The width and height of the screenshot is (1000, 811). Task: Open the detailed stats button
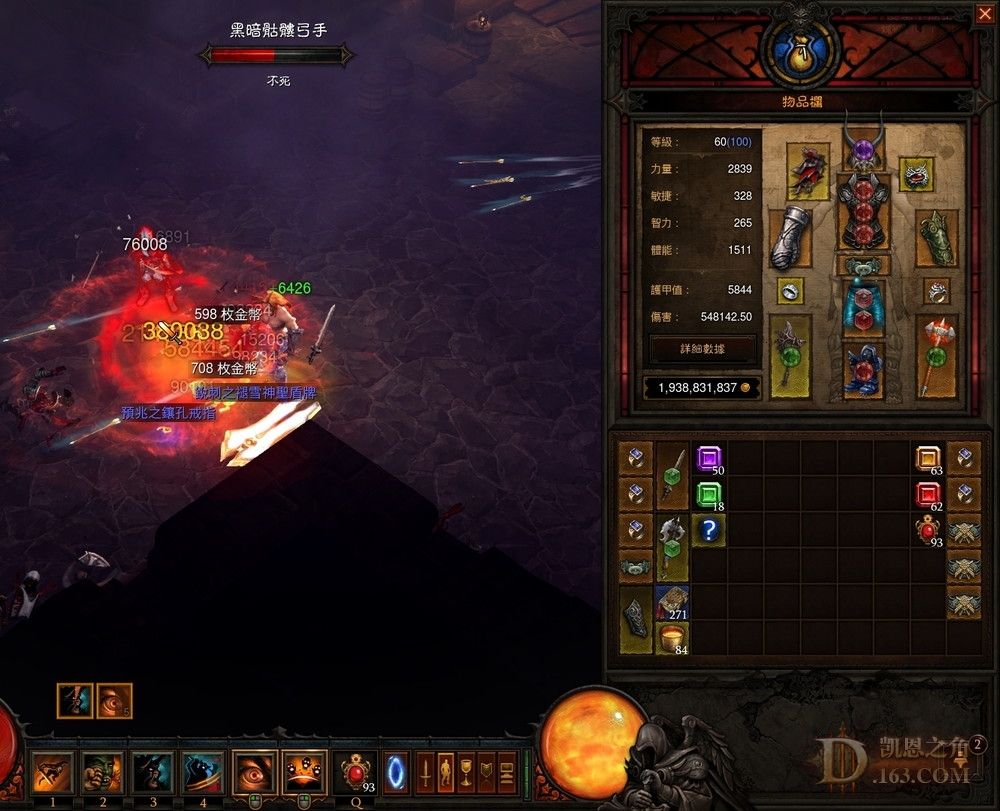coord(701,349)
